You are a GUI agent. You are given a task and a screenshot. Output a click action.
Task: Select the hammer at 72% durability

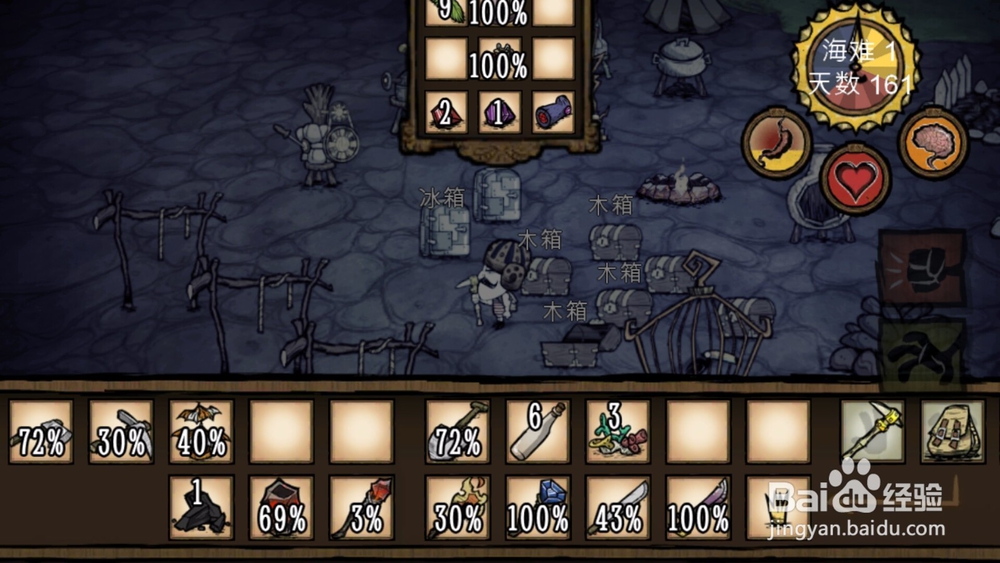tap(41, 431)
